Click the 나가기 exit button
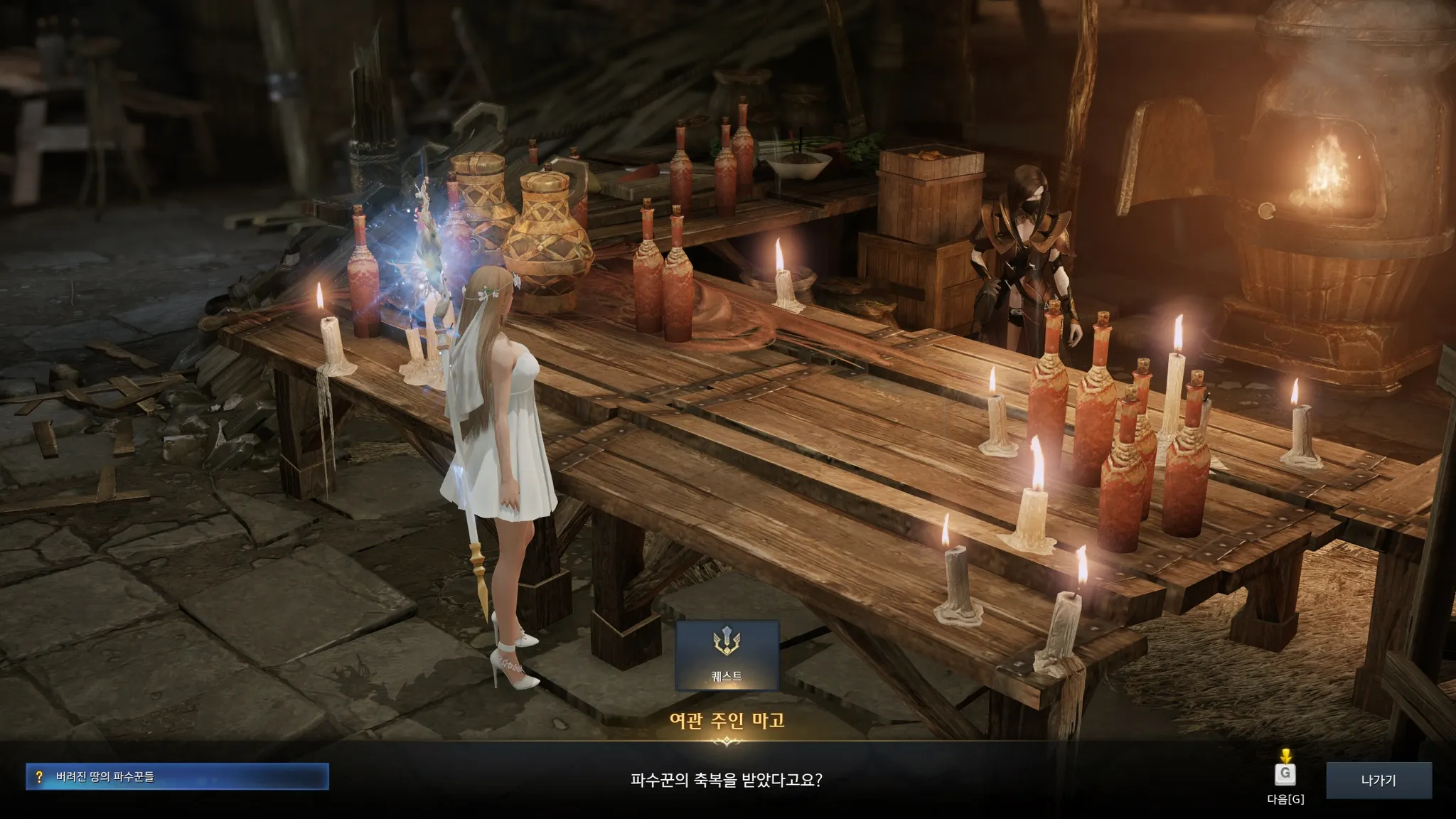The image size is (1456, 819). 1379,781
